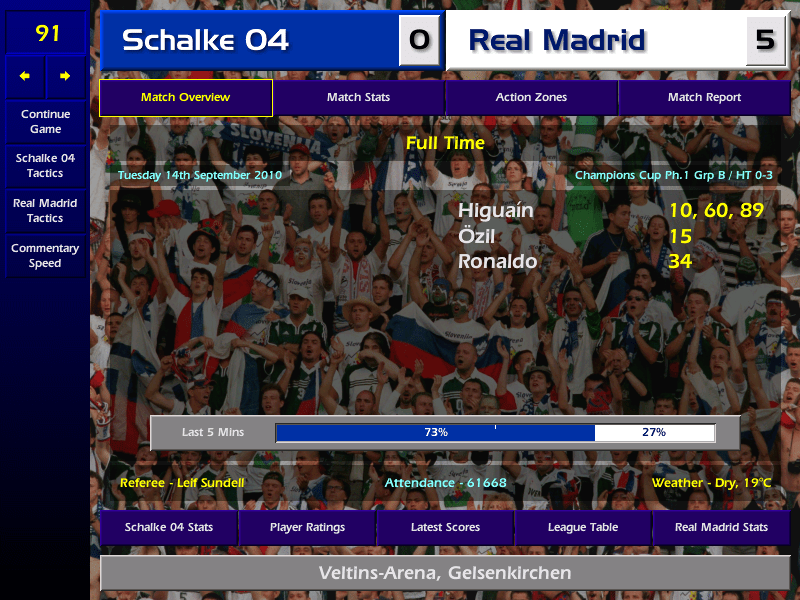Image resolution: width=800 pixels, height=600 pixels.
Task: View the Match Report tab
Action: click(704, 97)
